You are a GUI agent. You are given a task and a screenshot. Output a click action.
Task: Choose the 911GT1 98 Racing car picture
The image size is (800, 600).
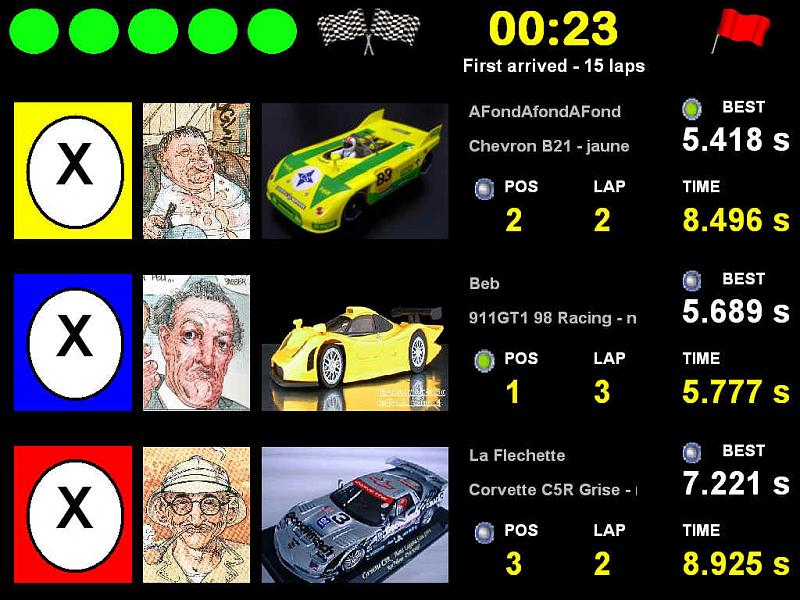pos(355,342)
